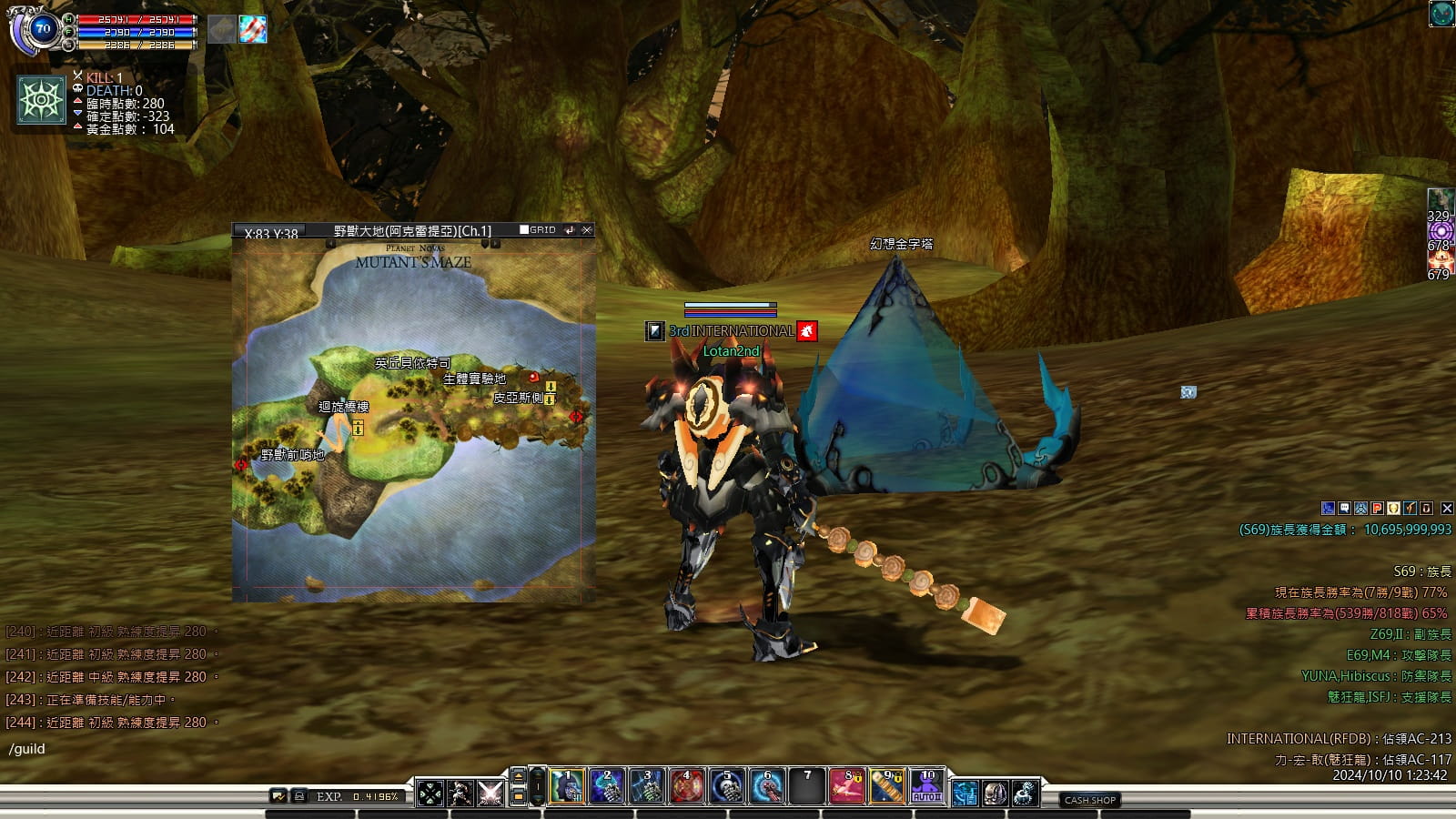Toggle the Auto II function in slot 10
The image size is (1456, 819).
point(927,787)
